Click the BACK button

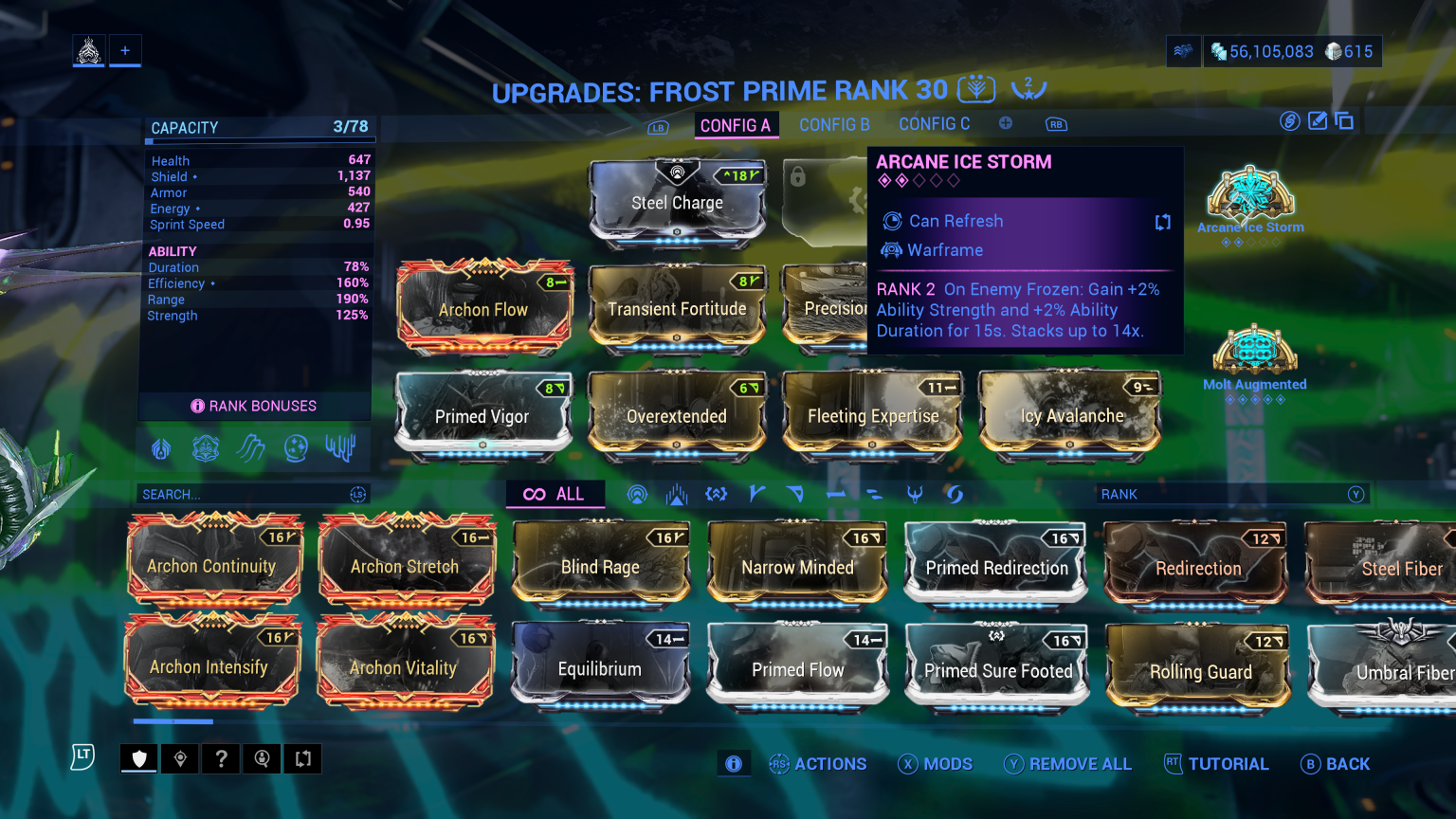pos(1337,764)
